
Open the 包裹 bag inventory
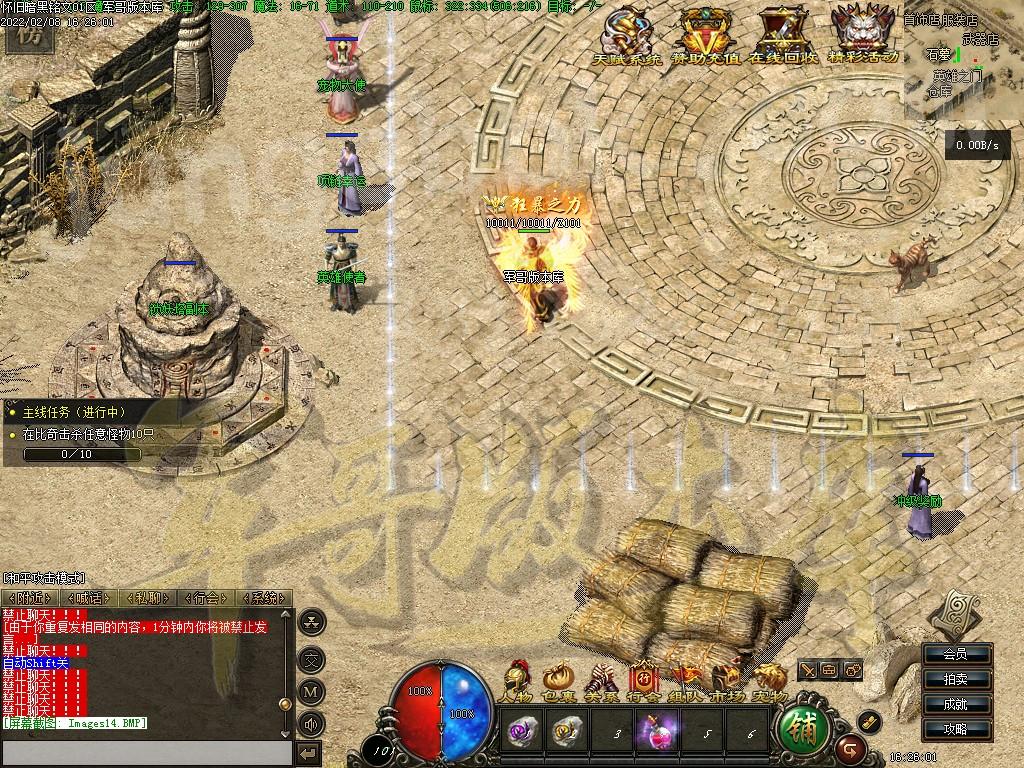(558, 680)
